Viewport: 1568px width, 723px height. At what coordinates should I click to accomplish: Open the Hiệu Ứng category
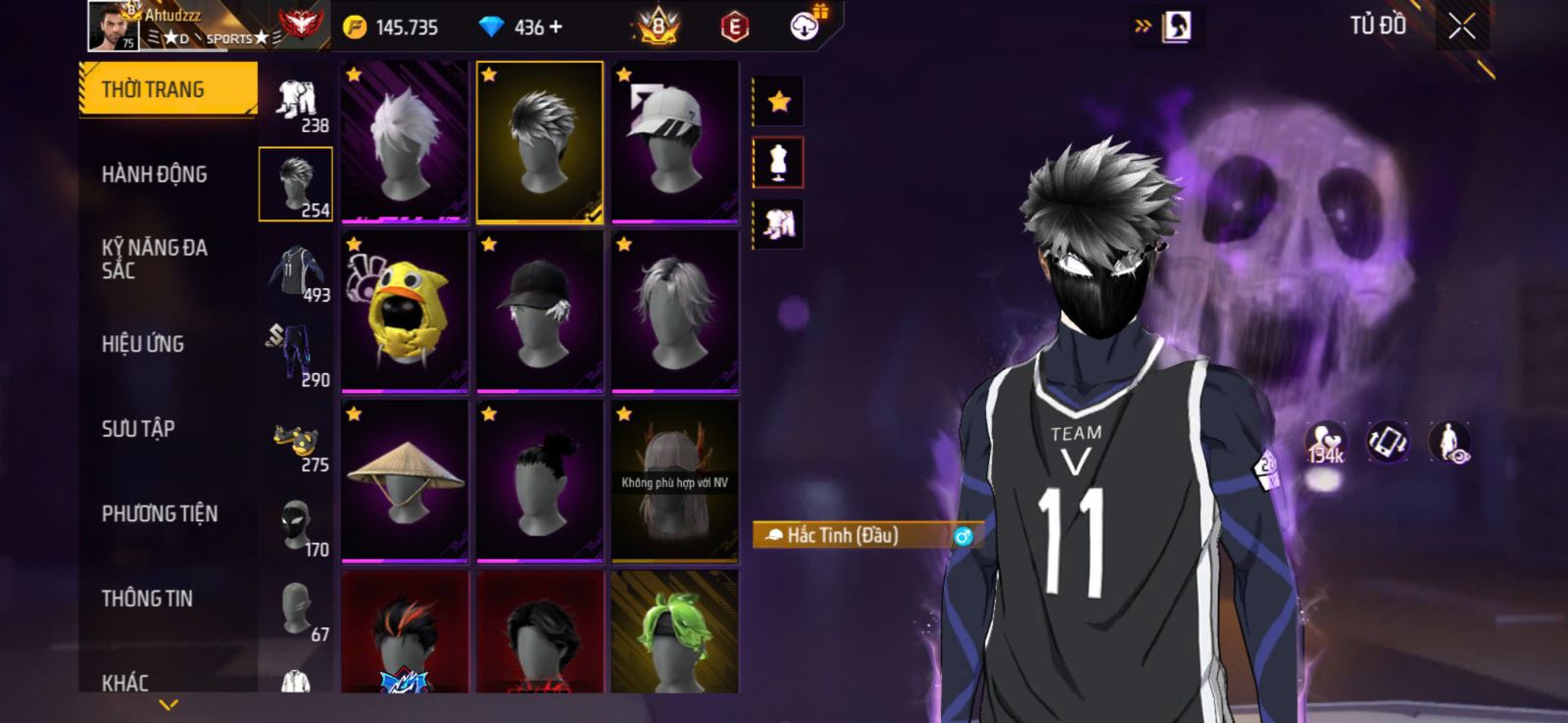click(143, 344)
